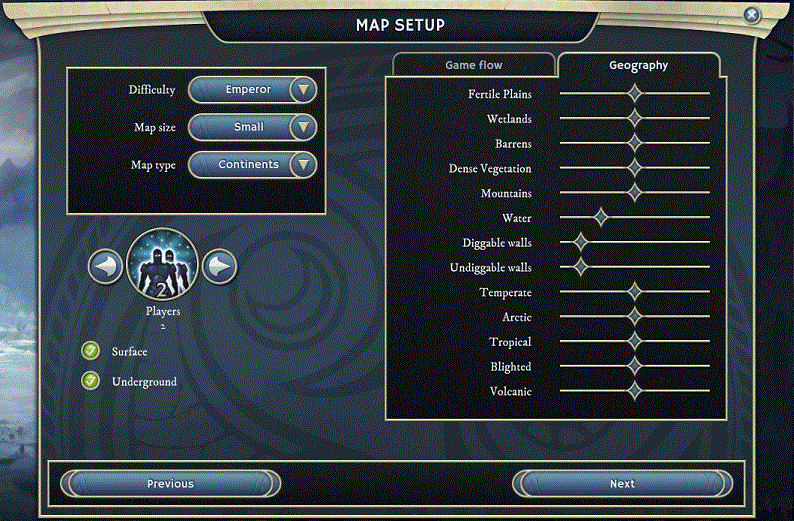Click the Wetlands slider handle
The image size is (794, 521).
(634, 119)
